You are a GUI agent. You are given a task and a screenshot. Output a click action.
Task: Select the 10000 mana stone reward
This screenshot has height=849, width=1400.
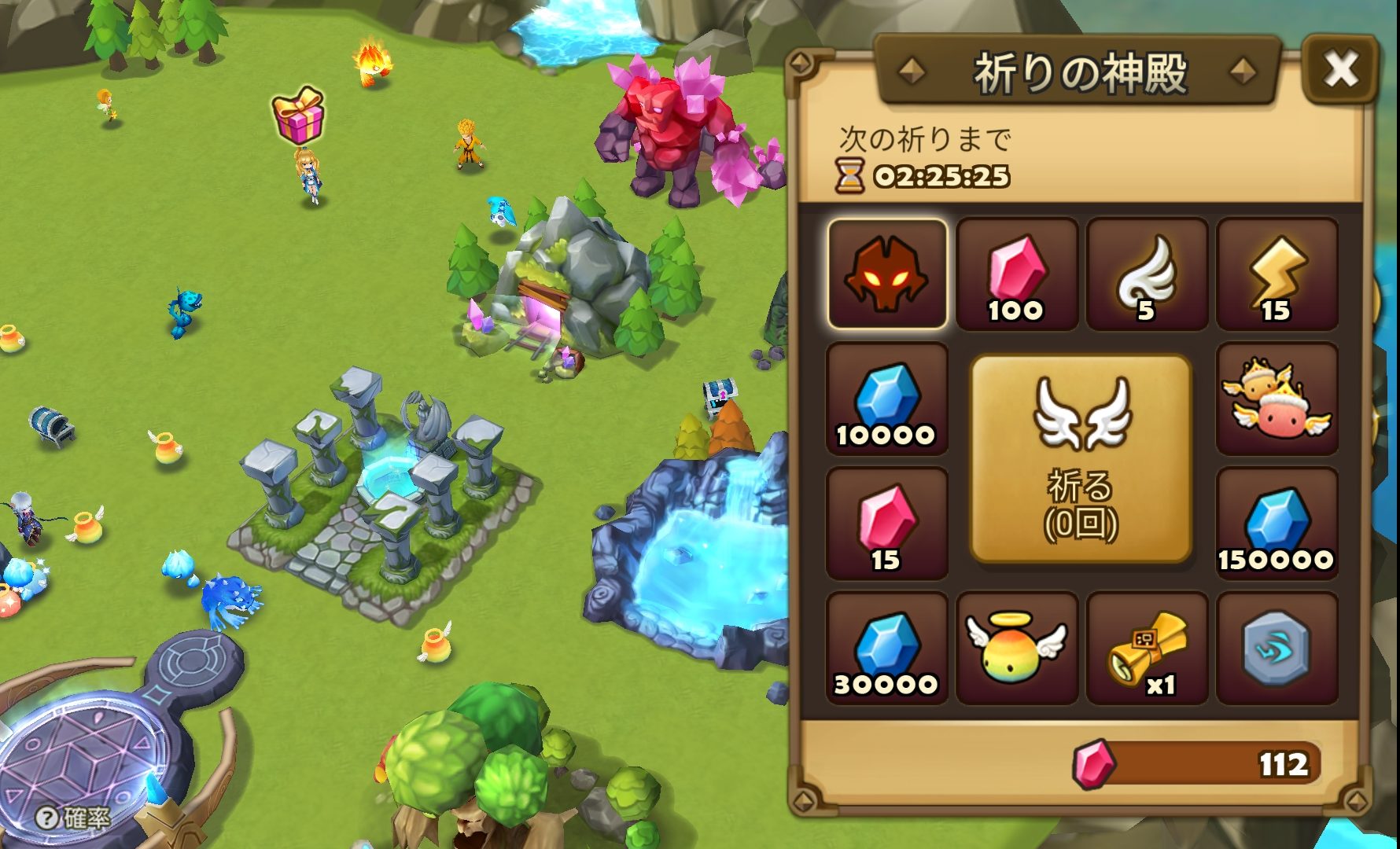click(886, 401)
